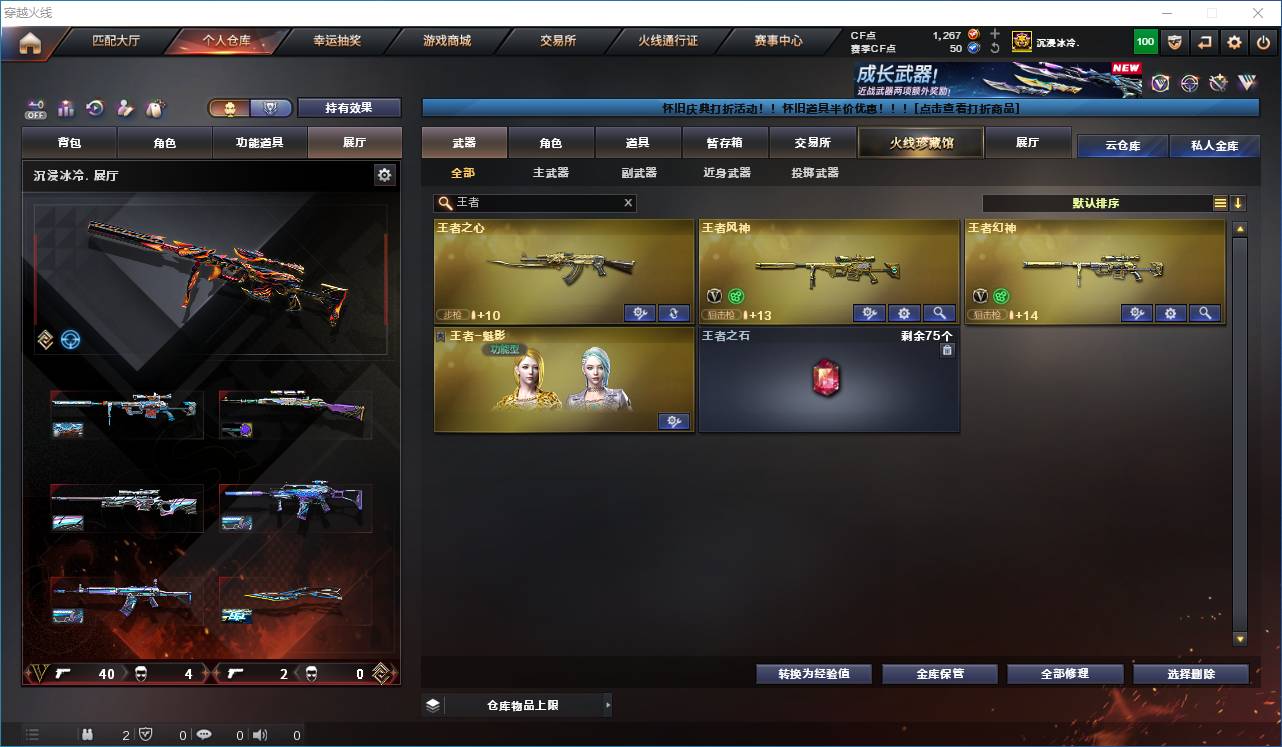Image resolution: width=1282 pixels, height=747 pixels.
Task: Click the refresh icon on 王者之心 card
Action: point(673,313)
